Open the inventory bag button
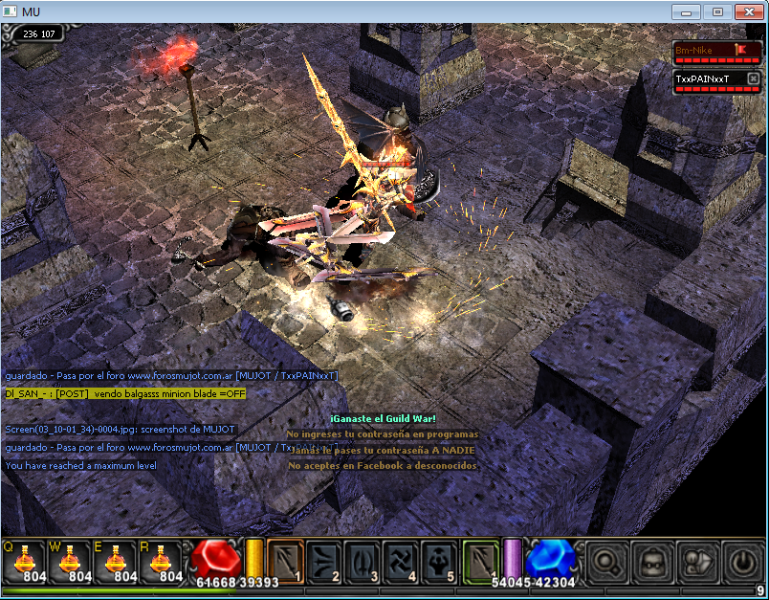Viewport: 769px width, 600px height. pos(695,561)
